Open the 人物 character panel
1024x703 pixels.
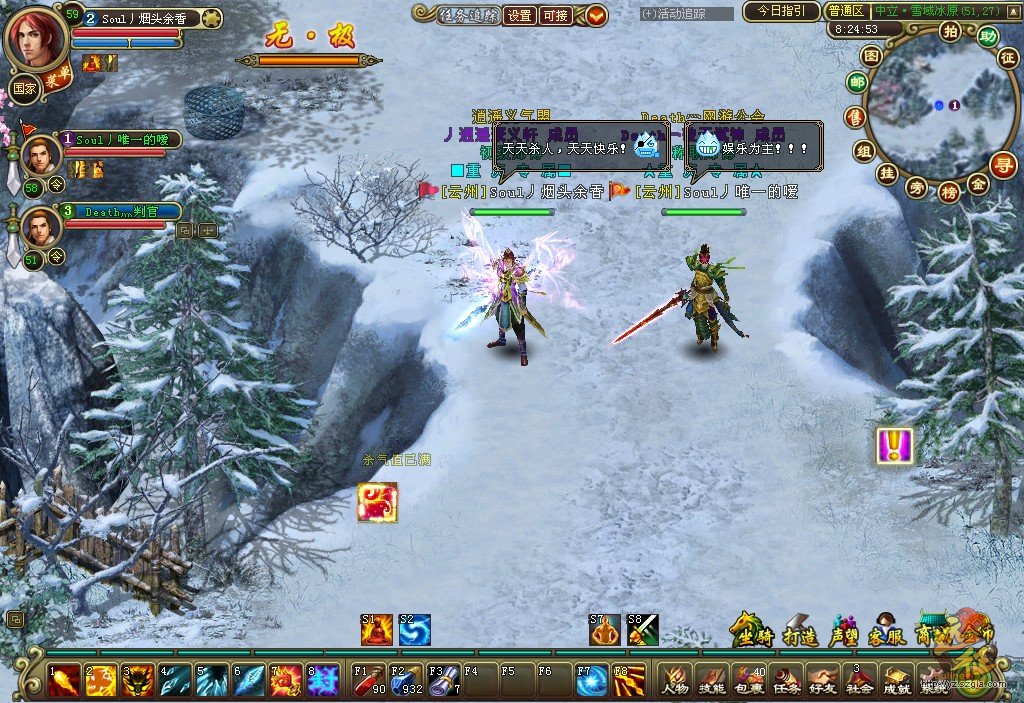click(x=675, y=680)
